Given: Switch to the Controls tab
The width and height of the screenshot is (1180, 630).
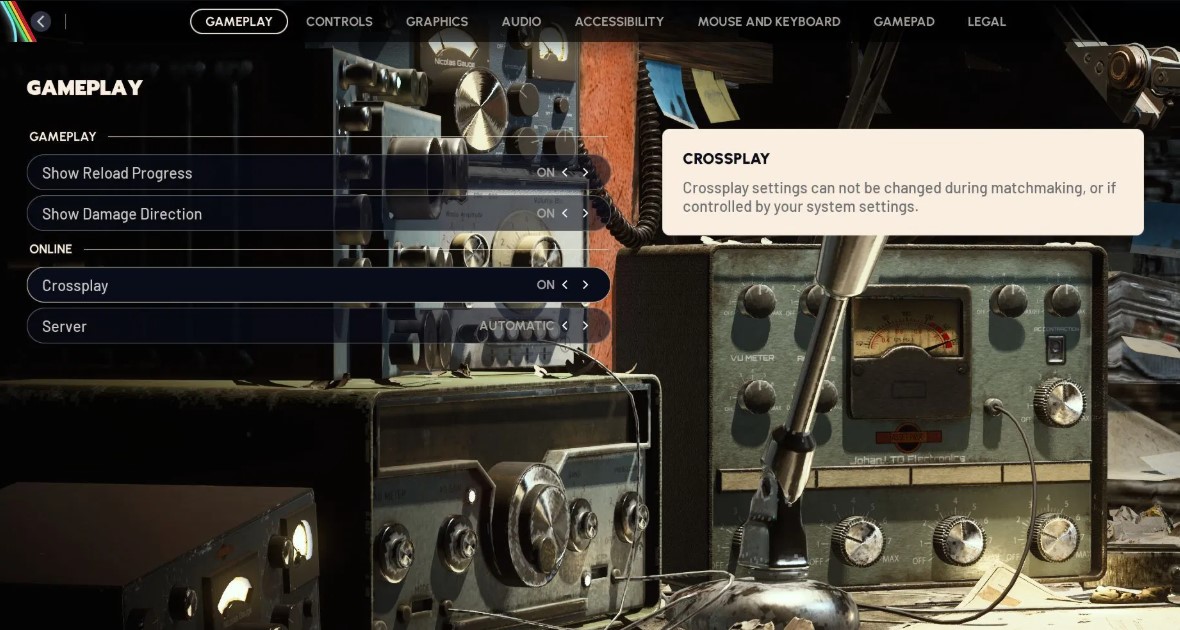Looking at the screenshot, I should click(x=339, y=21).
